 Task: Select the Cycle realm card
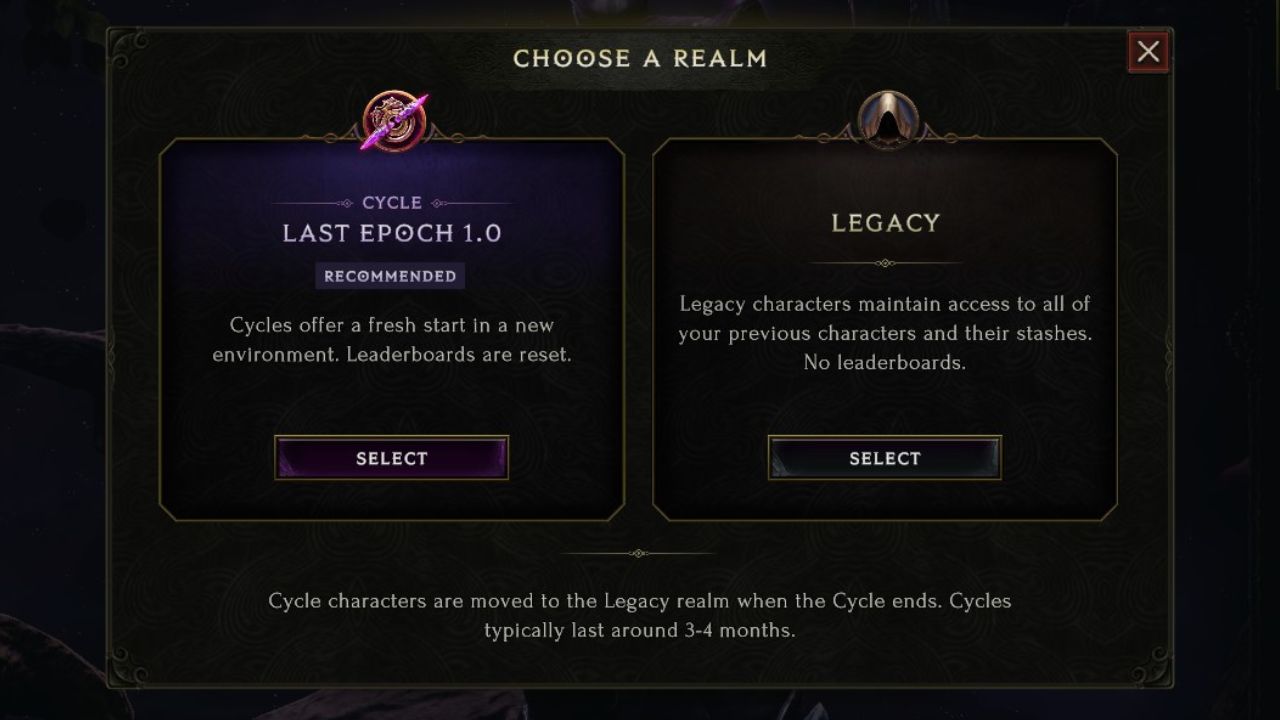[390, 330]
